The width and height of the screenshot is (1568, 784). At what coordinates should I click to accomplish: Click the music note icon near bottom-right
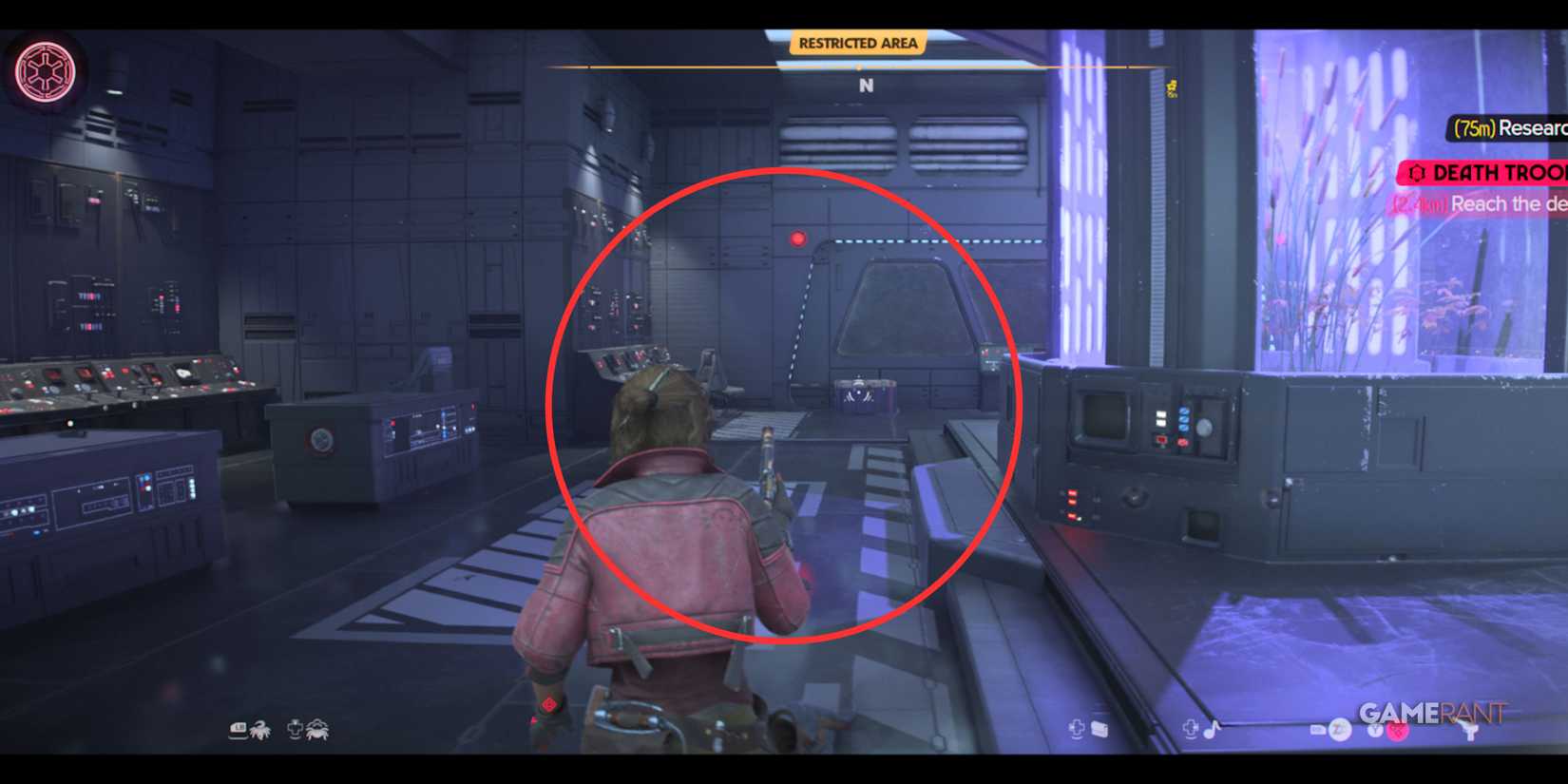[x=1210, y=732]
